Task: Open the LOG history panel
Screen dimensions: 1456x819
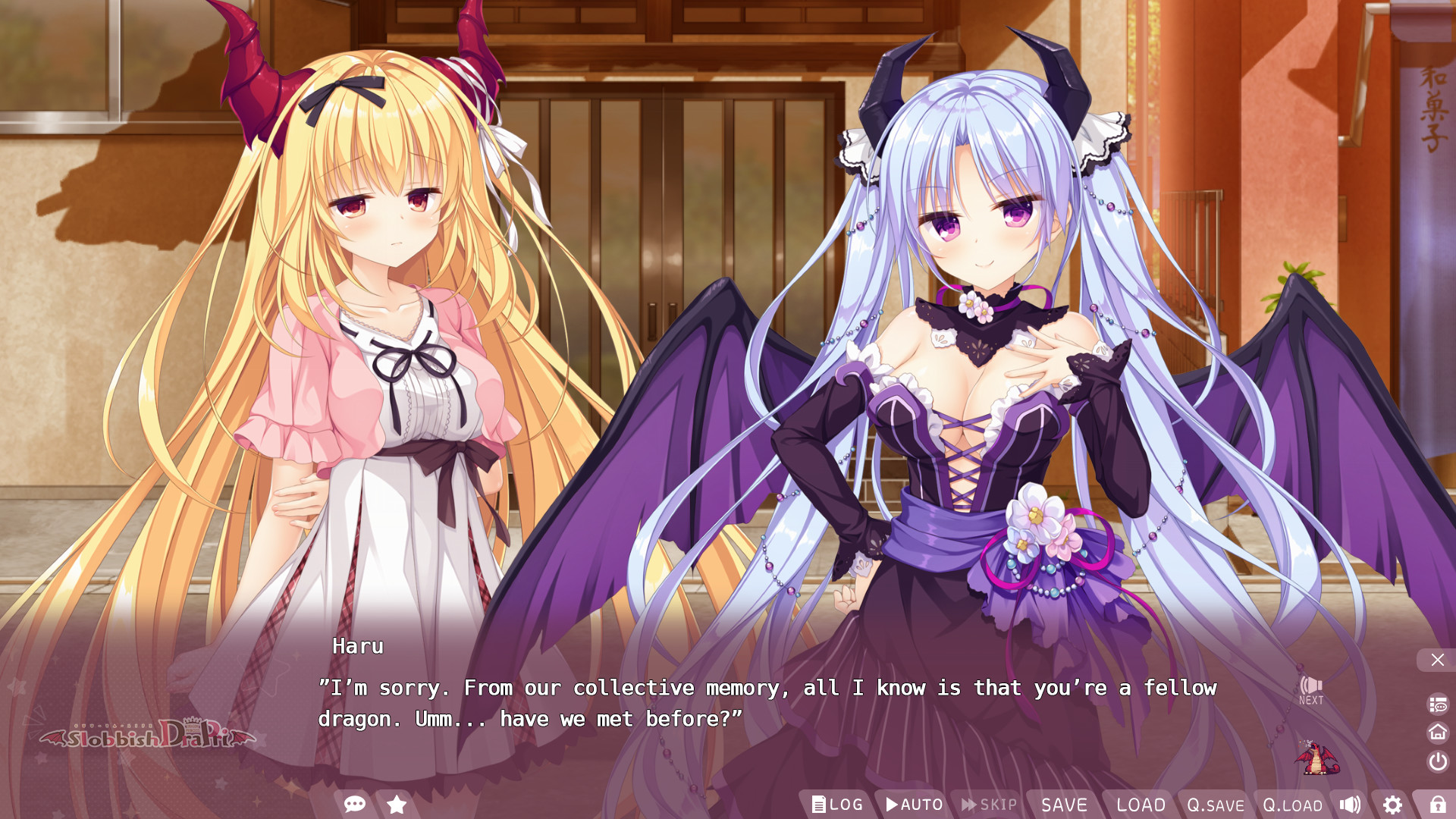Action: (x=837, y=805)
